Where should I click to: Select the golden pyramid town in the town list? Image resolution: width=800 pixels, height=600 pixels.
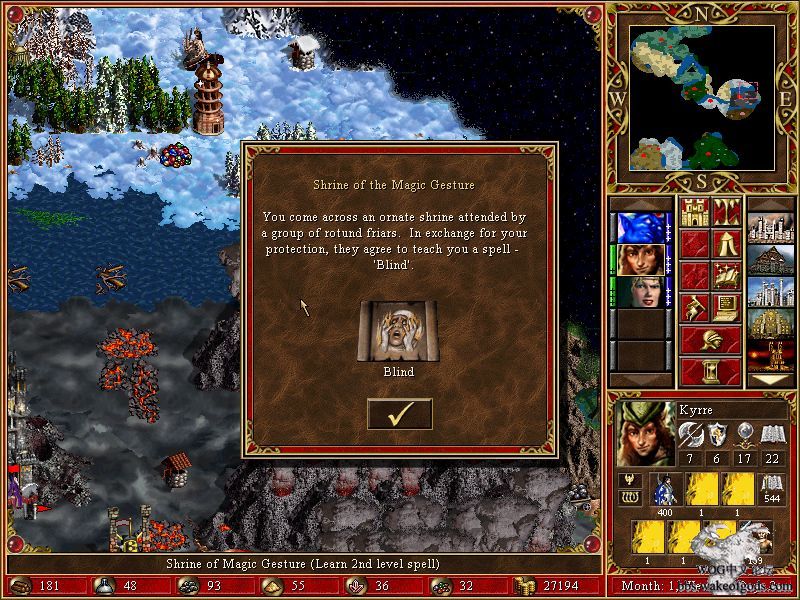tap(771, 324)
